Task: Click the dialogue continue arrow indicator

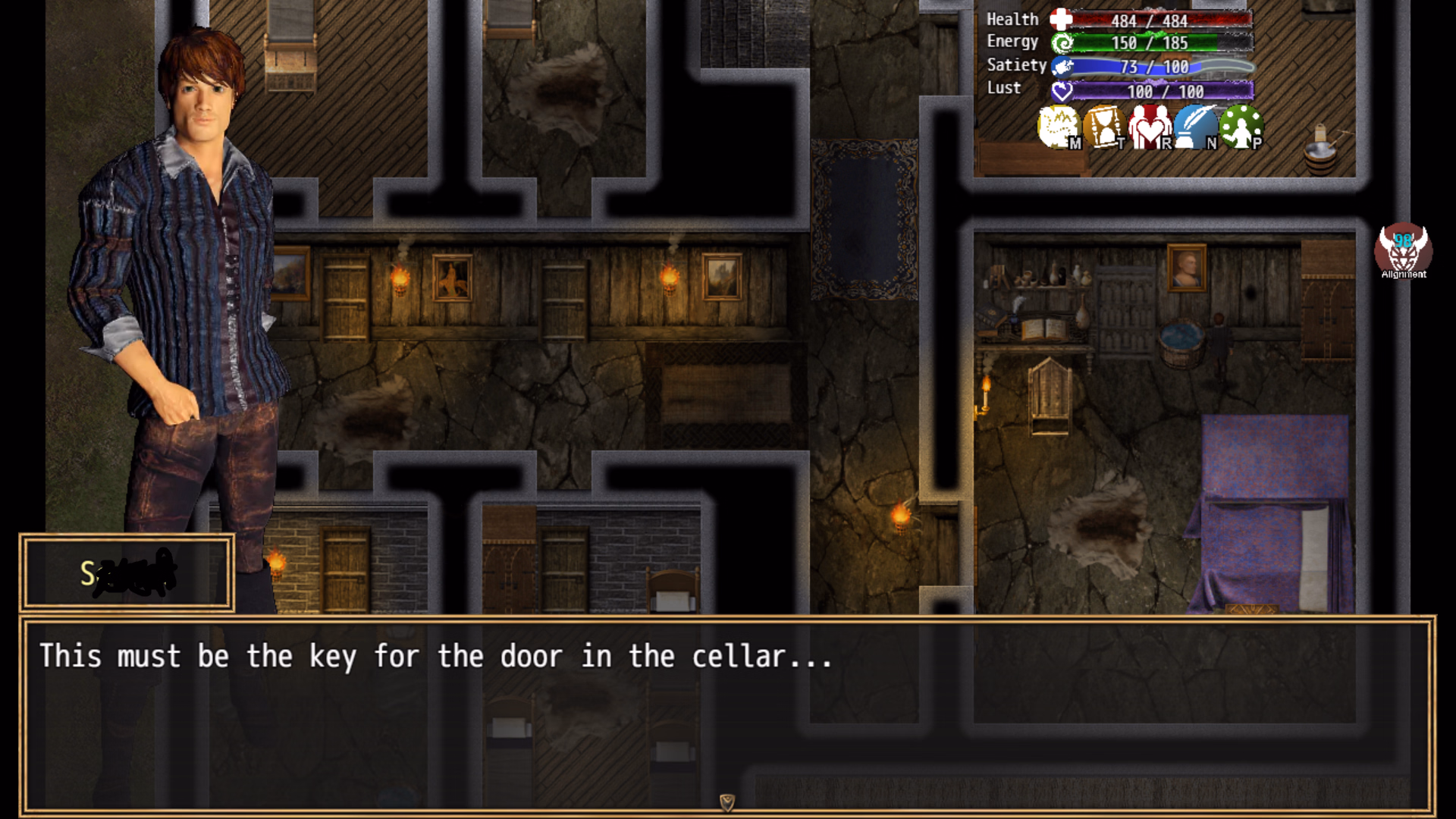Action: (x=726, y=802)
